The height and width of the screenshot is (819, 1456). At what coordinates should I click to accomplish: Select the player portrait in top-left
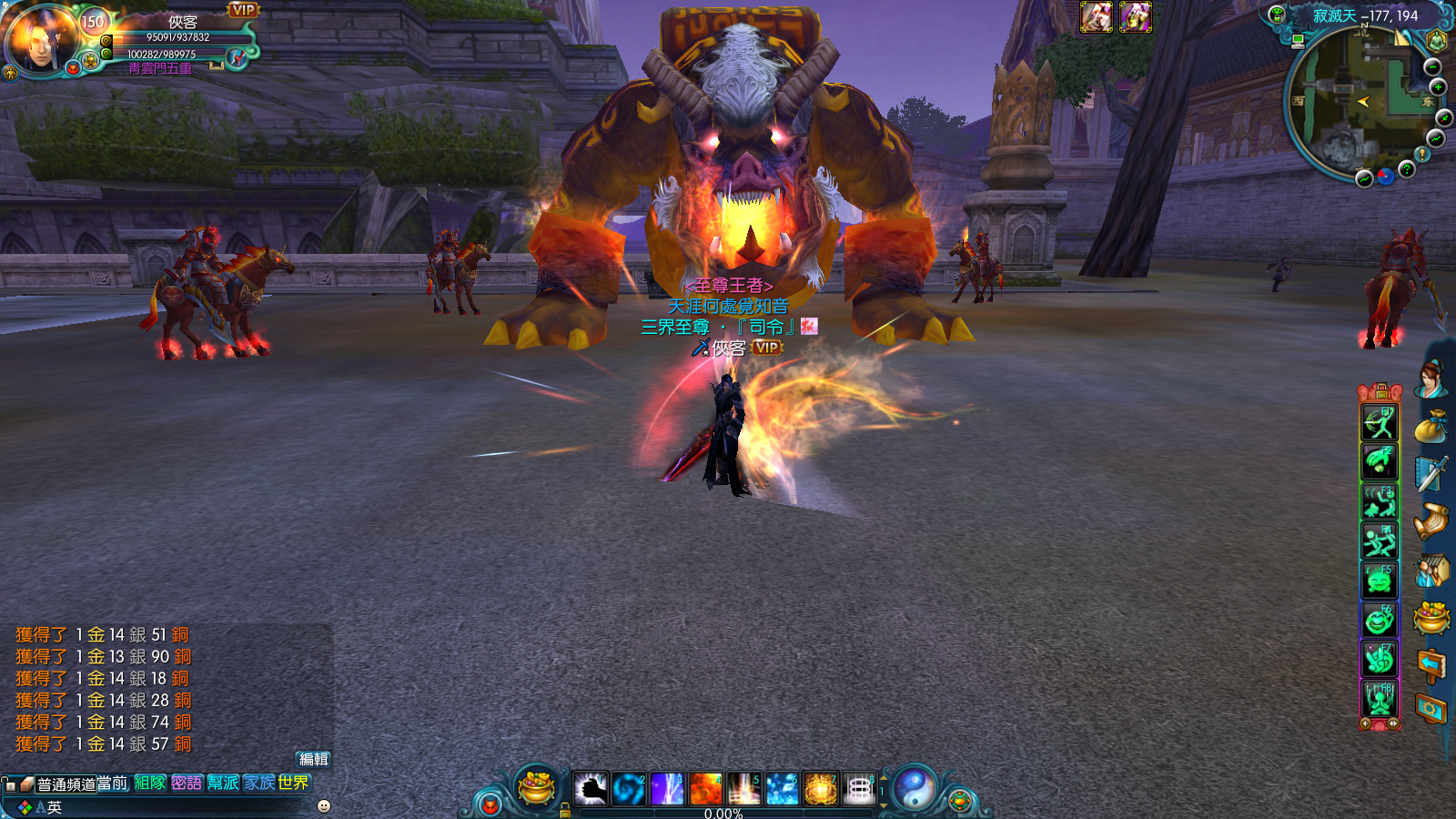(42, 41)
